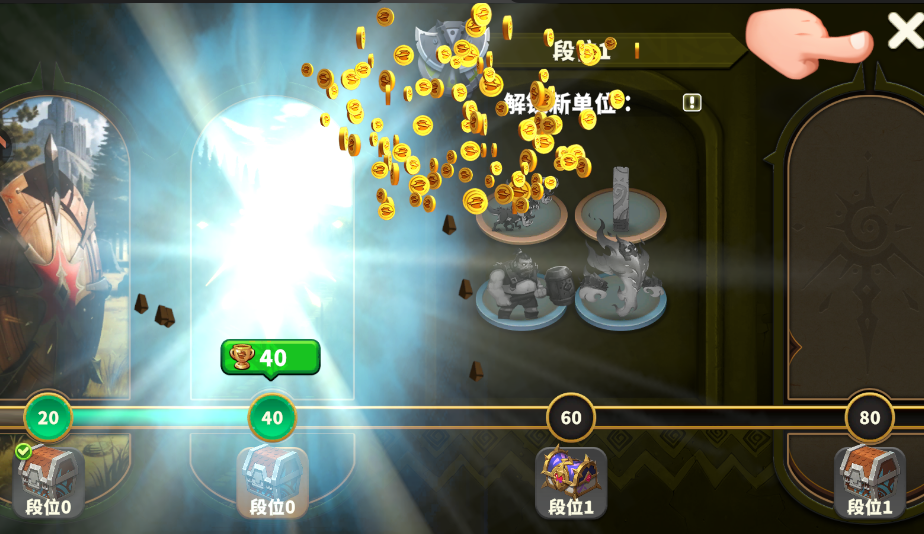Image resolution: width=924 pixels, height=534 pixels.
Task: Select the 60 trophy milestone node
Action: click(571, 417)
